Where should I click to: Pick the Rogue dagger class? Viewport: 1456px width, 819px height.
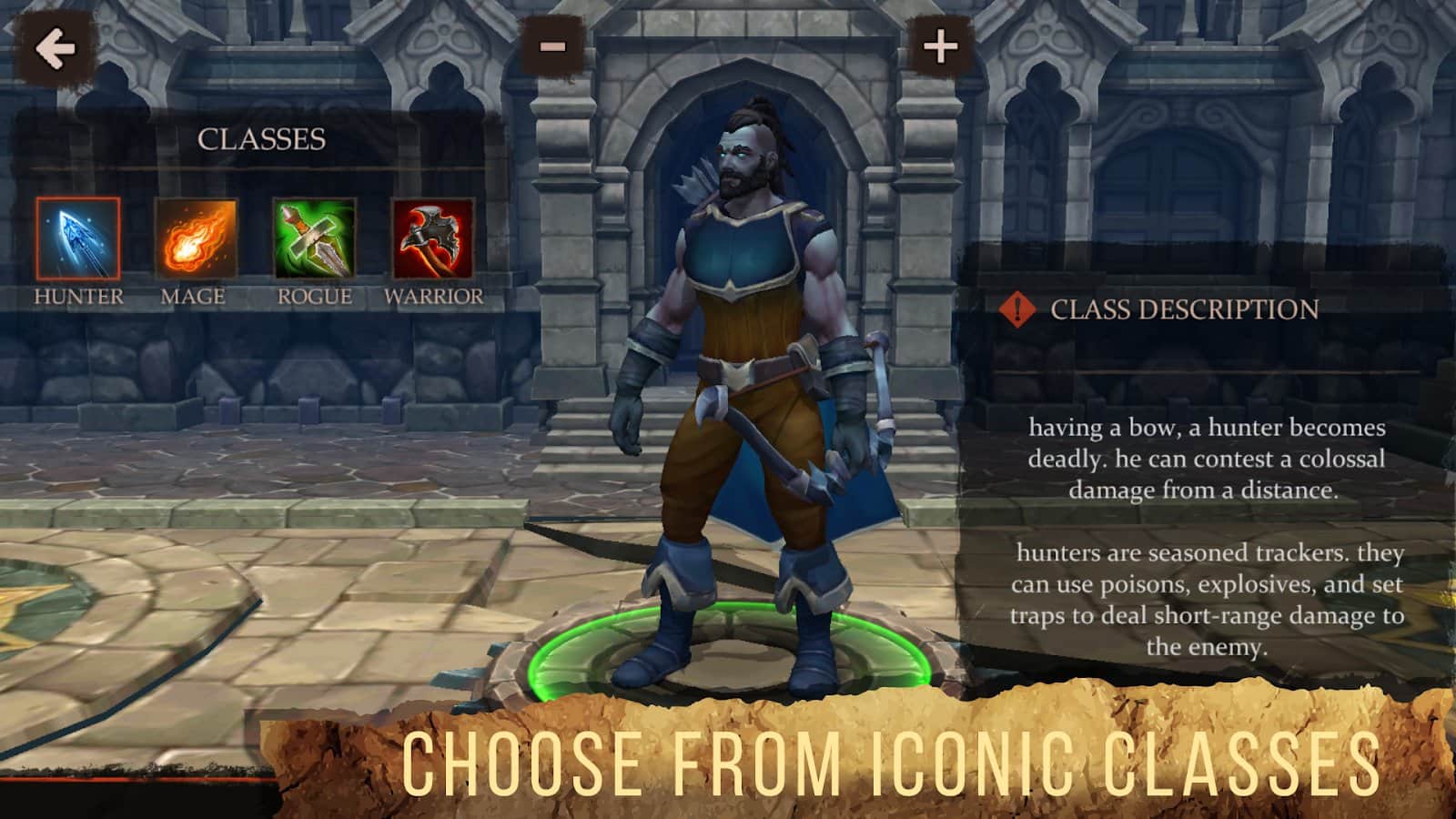coord(314,239)
